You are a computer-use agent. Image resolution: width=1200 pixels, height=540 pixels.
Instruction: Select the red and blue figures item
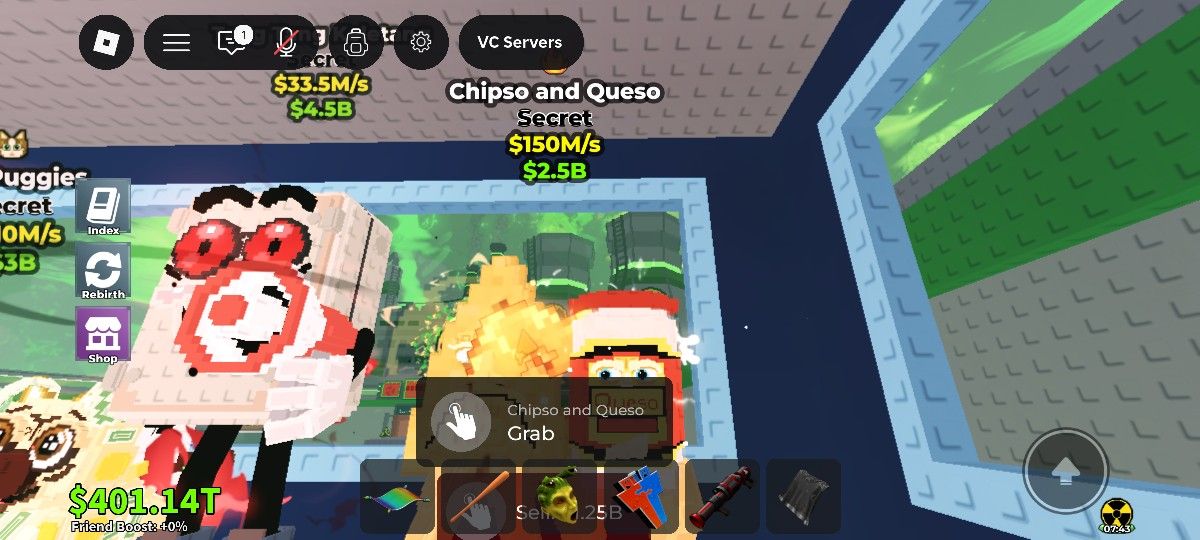pyautogui.click(x=640, y=497)
